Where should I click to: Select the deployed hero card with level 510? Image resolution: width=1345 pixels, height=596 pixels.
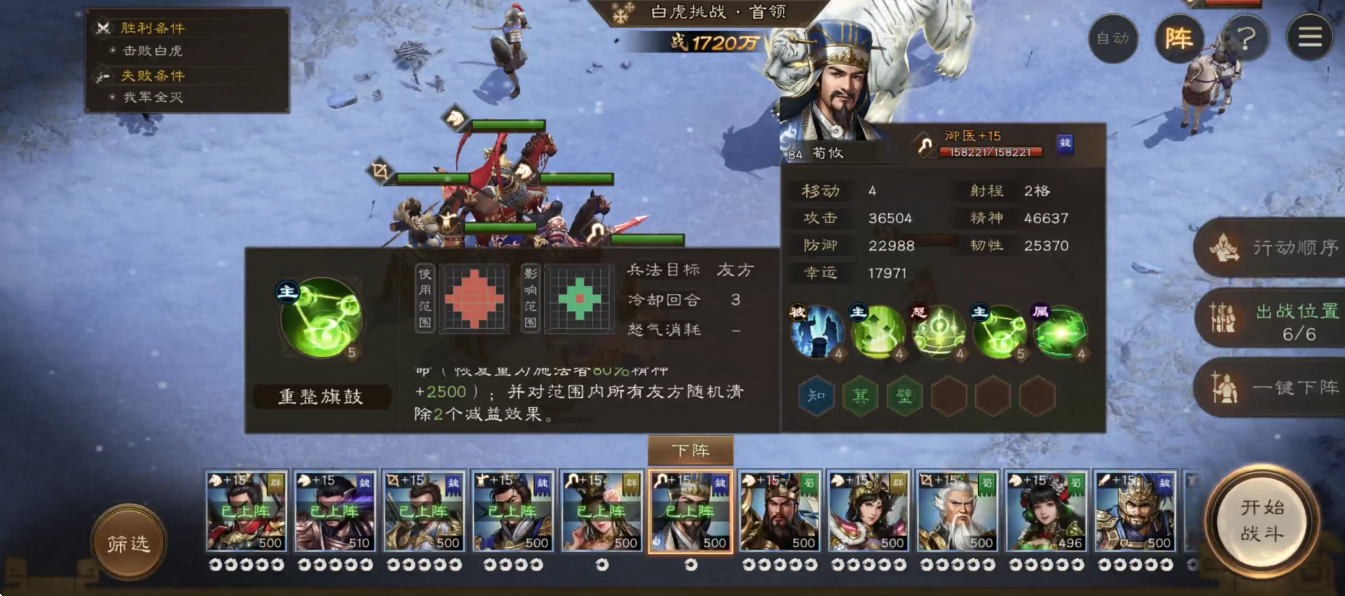335,512
